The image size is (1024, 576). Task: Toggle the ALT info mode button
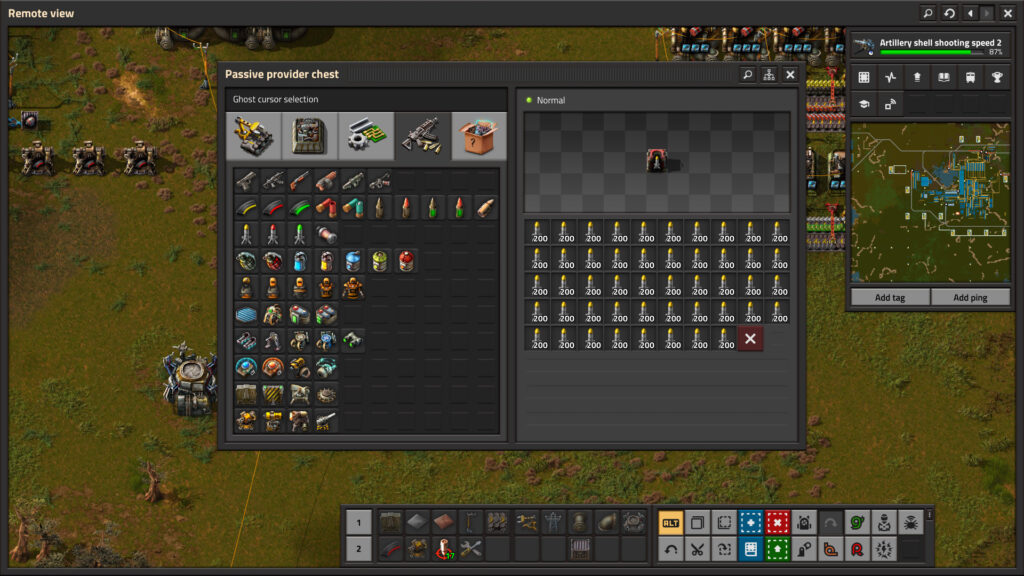pyautogui.click(x=670, y=522)
